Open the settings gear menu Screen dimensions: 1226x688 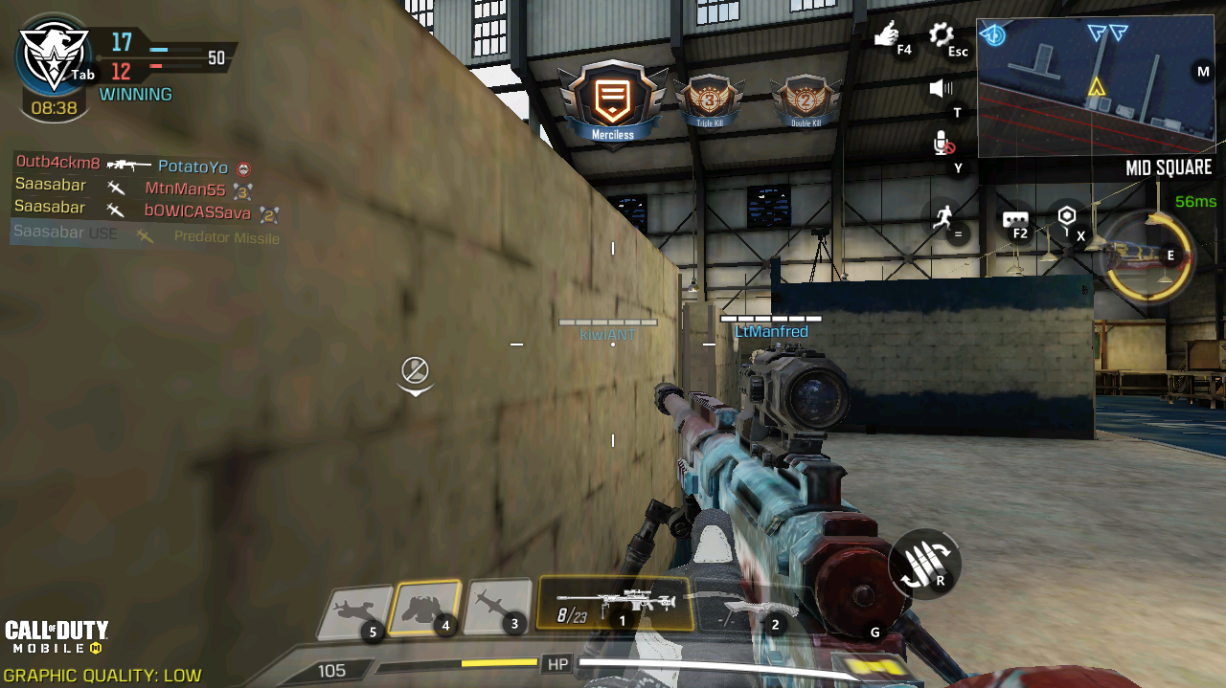tap(941, 37)
